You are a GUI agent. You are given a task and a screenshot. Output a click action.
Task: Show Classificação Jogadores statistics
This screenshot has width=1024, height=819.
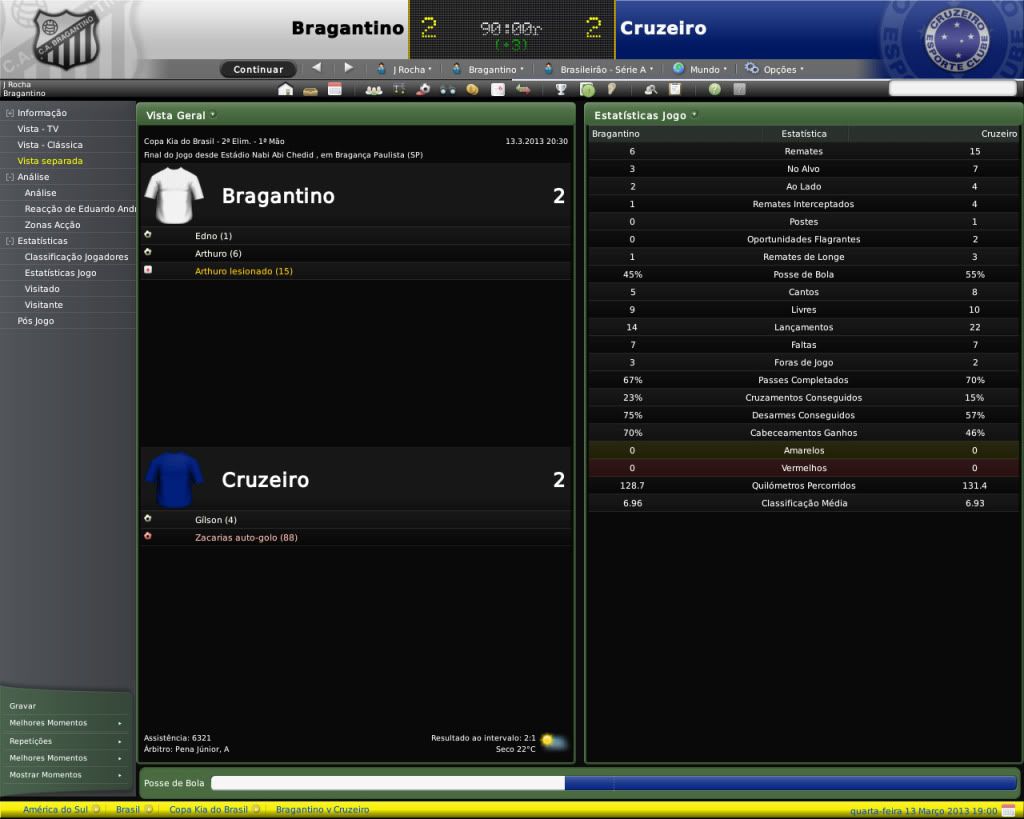(76, 257)
